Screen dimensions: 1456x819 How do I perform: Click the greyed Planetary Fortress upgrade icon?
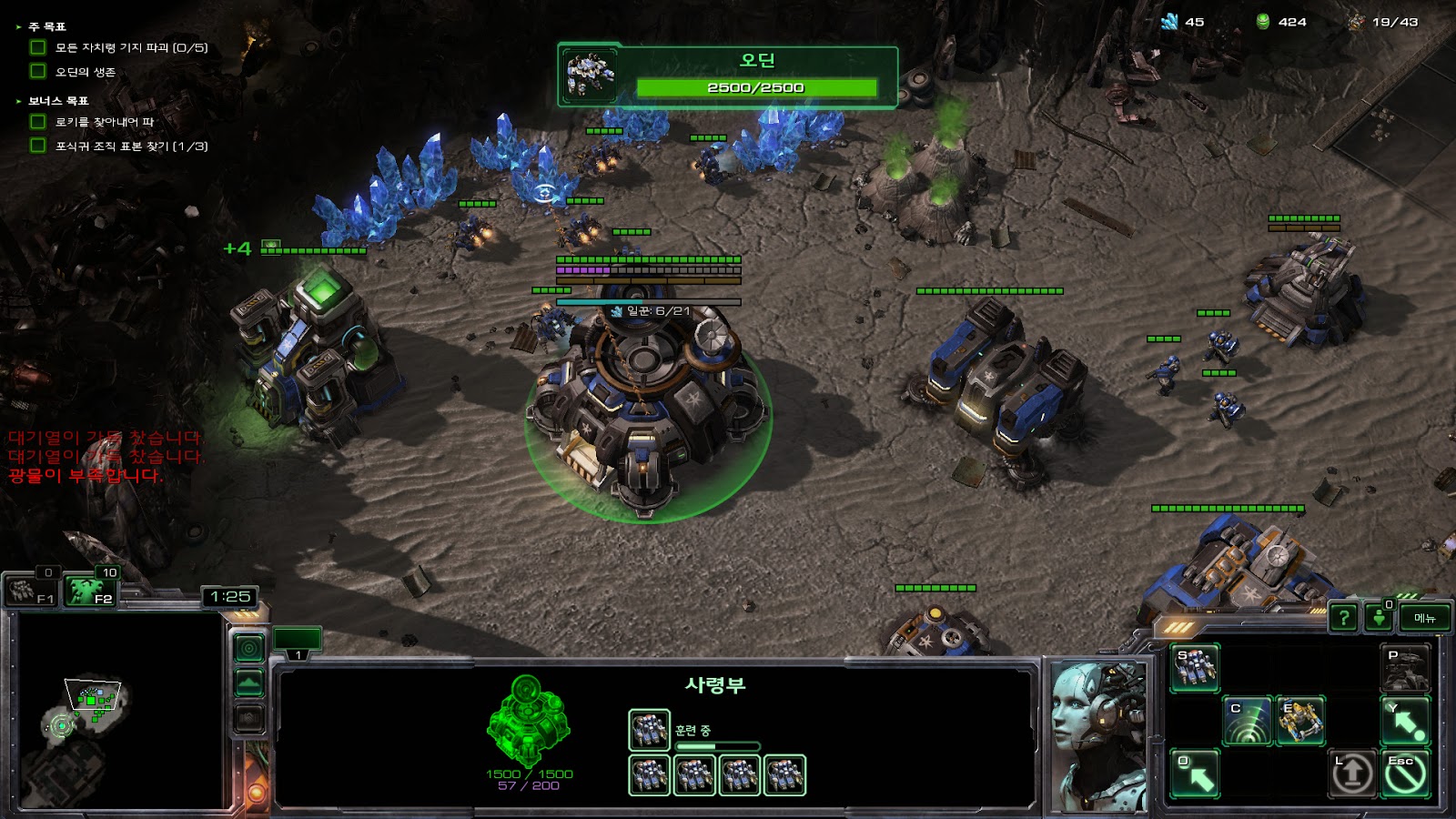(x=1405, y=668)
